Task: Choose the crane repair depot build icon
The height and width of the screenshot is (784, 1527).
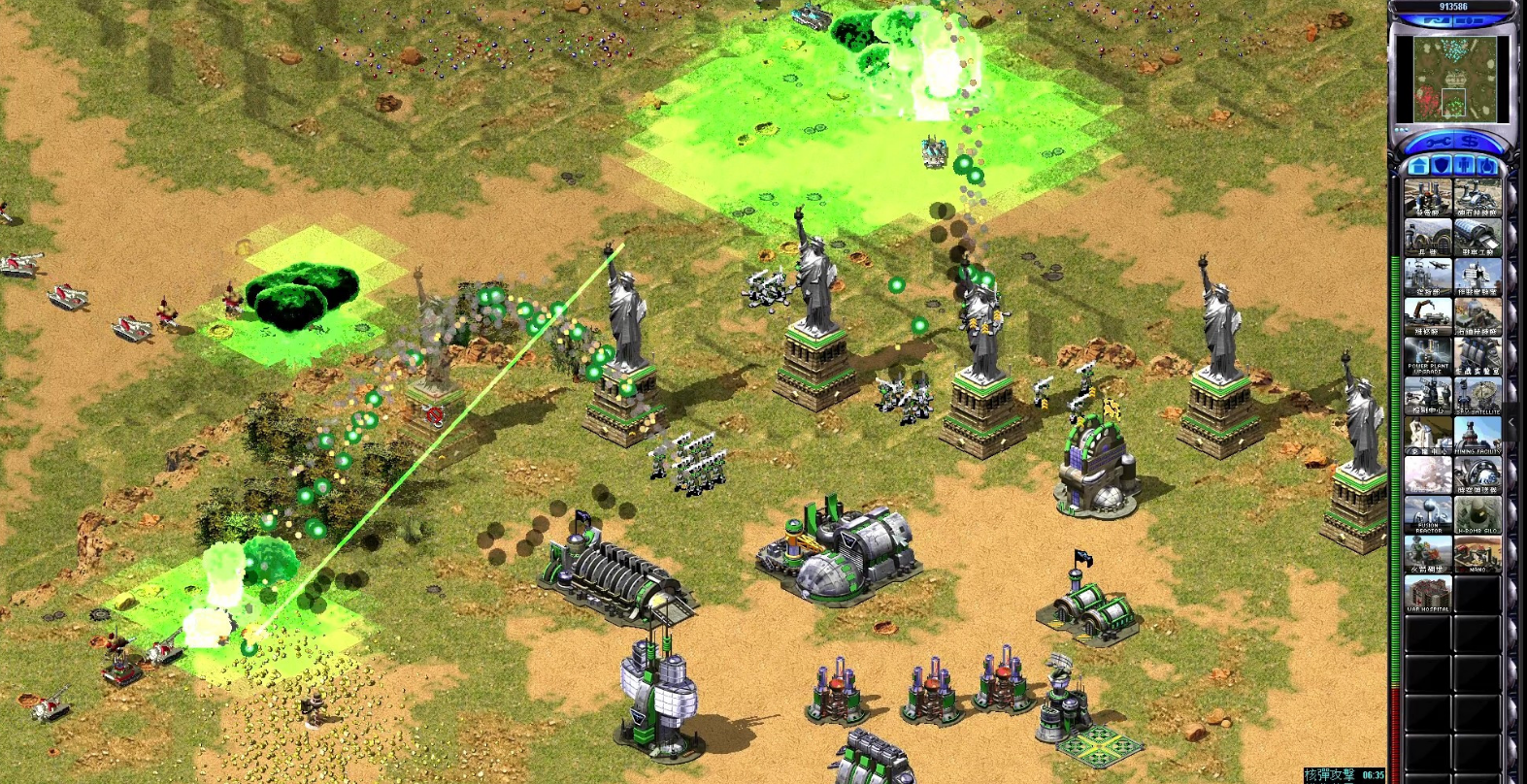Action: (x=1427, y=315)
